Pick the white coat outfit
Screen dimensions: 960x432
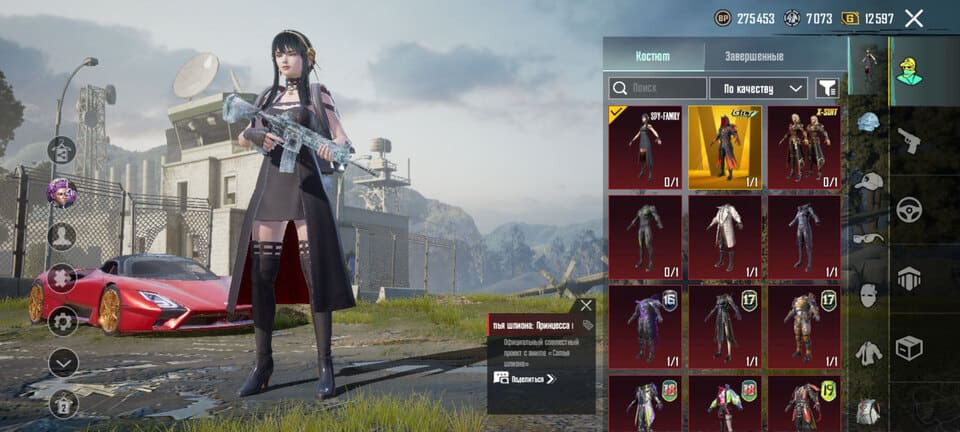724,237
